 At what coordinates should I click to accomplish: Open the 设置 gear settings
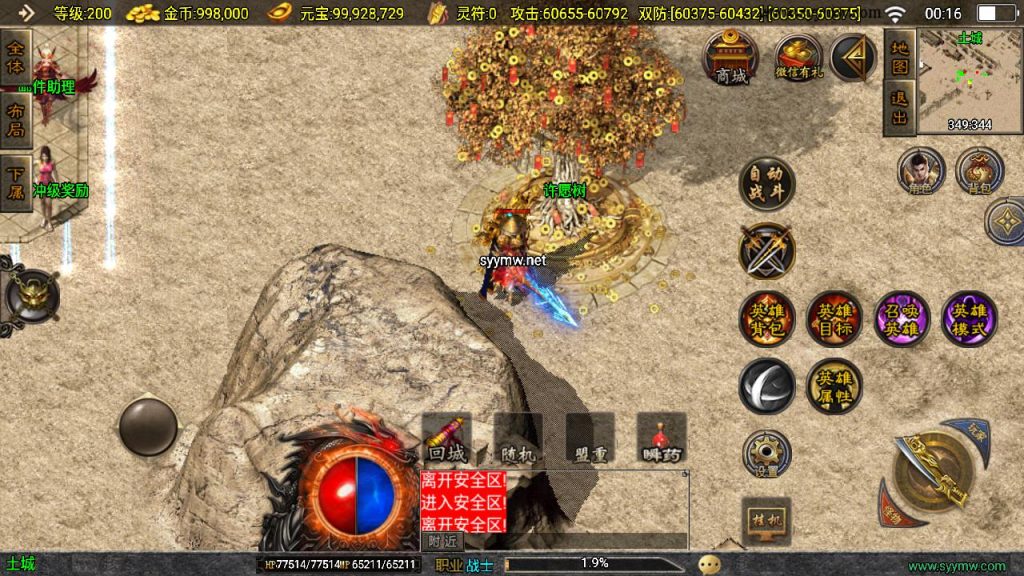tap(767, 453)
